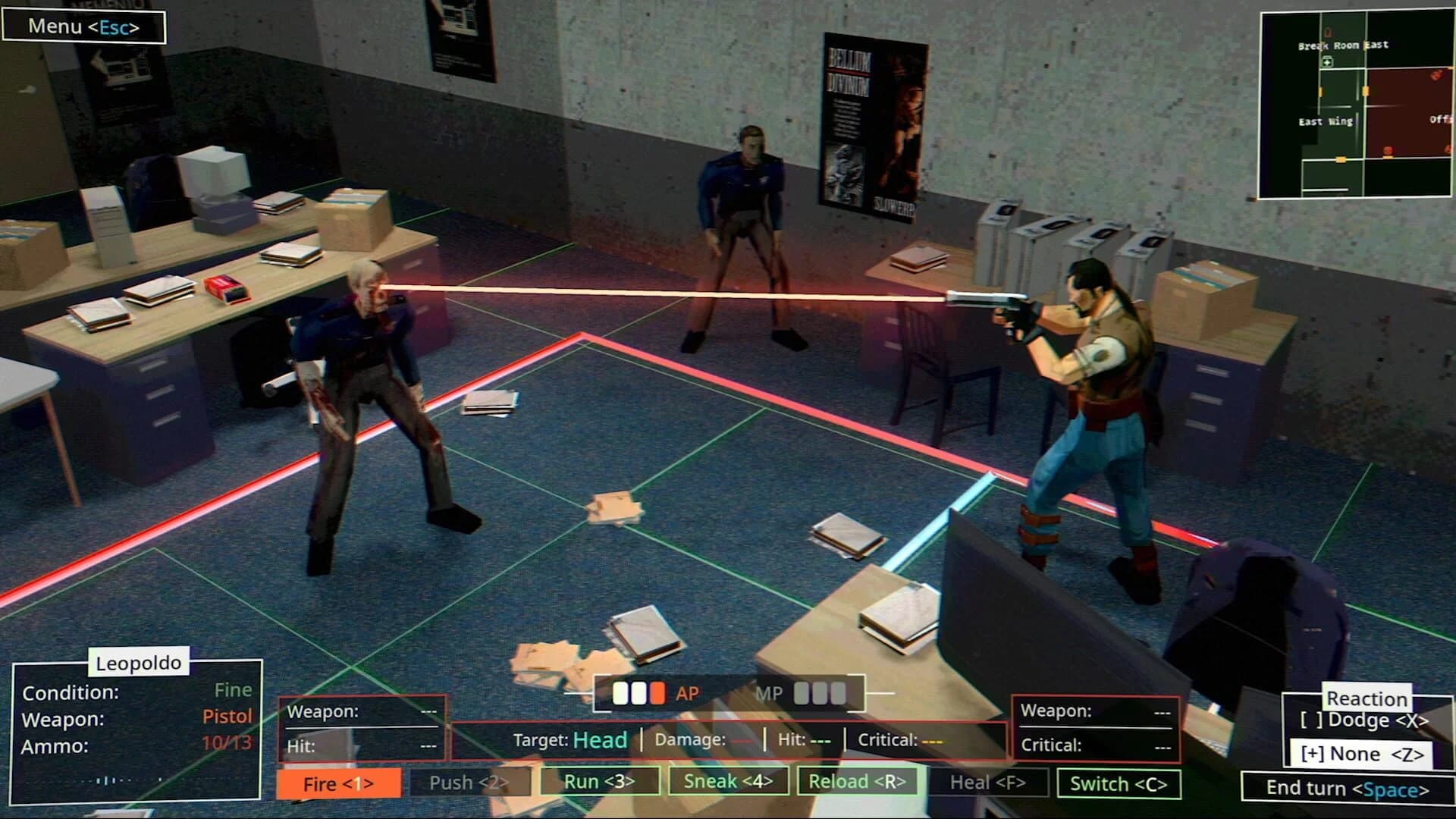The height and width of the screenshot is (819, 1456).
Task: Enable Sneak <4> movement mode
Action: click(x=728, y=780)
